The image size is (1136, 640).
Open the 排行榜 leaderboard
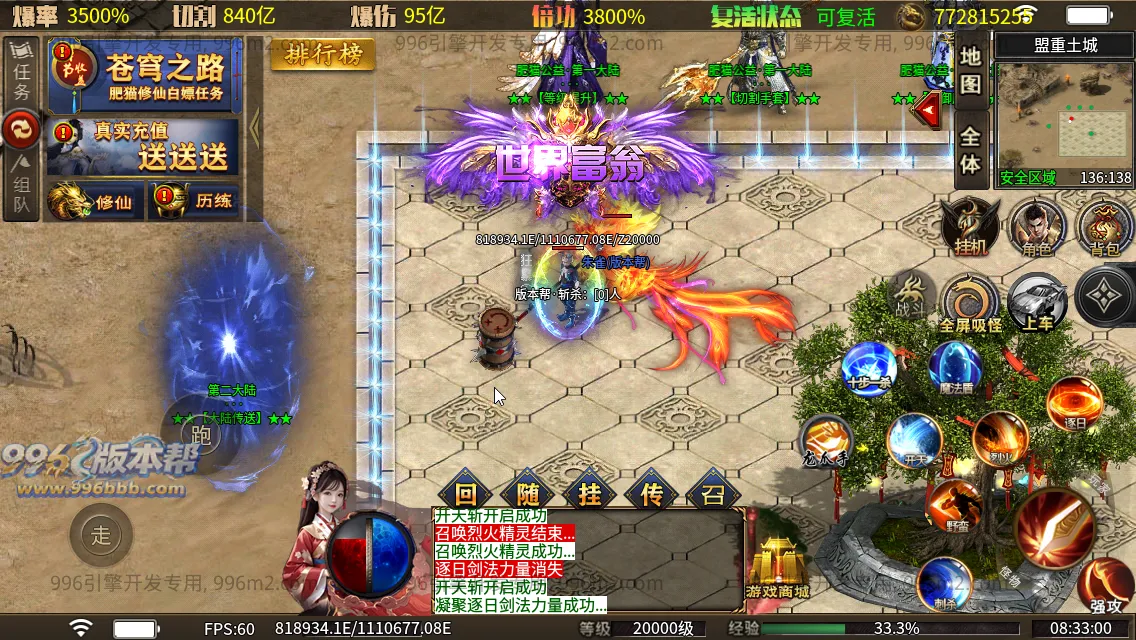pyautogui.click(x=323, y=54)
